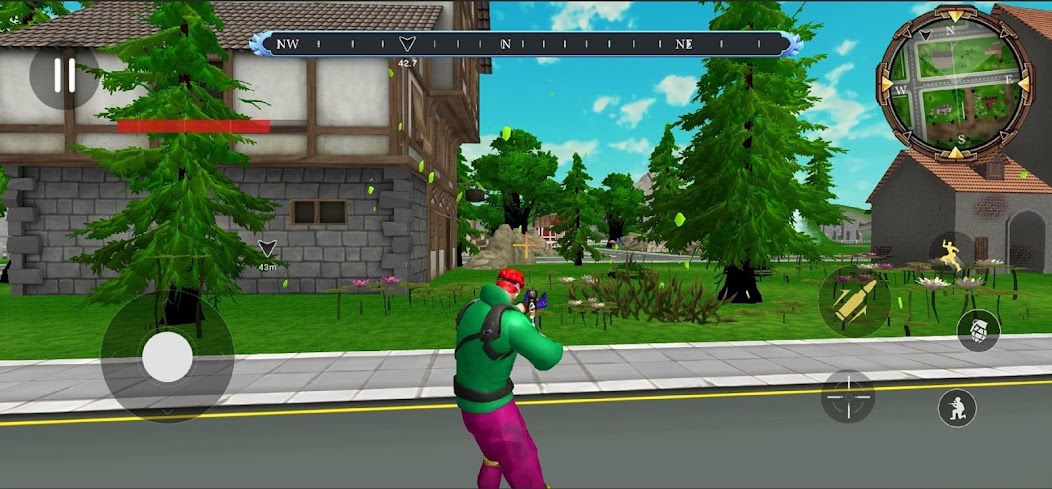The width and height of the screenshot is (1052, 489).
Task: Open the circular minimap
Action: (953, 85)
